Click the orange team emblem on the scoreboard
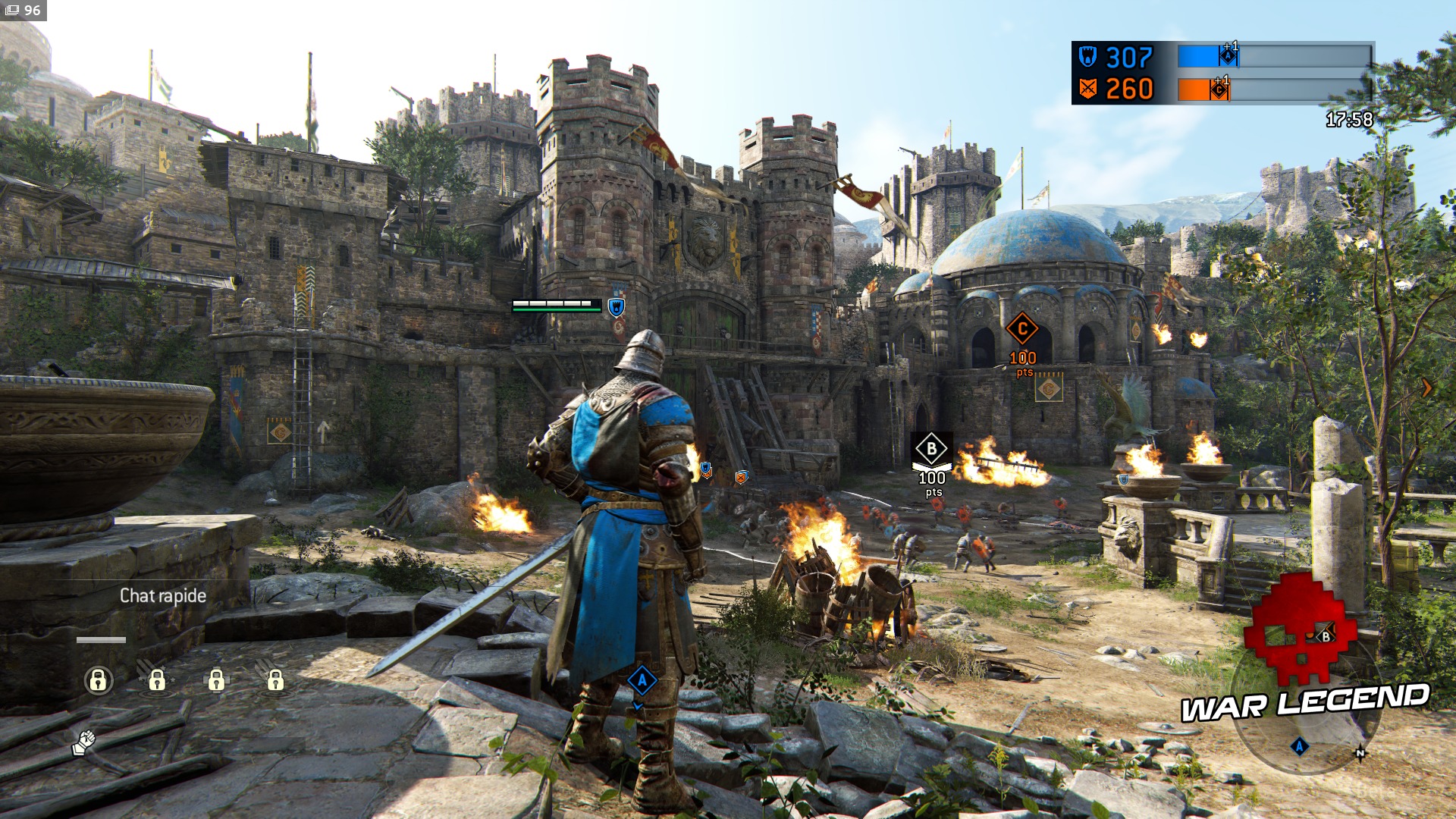1456x819 pixels. pos(1088,89)
